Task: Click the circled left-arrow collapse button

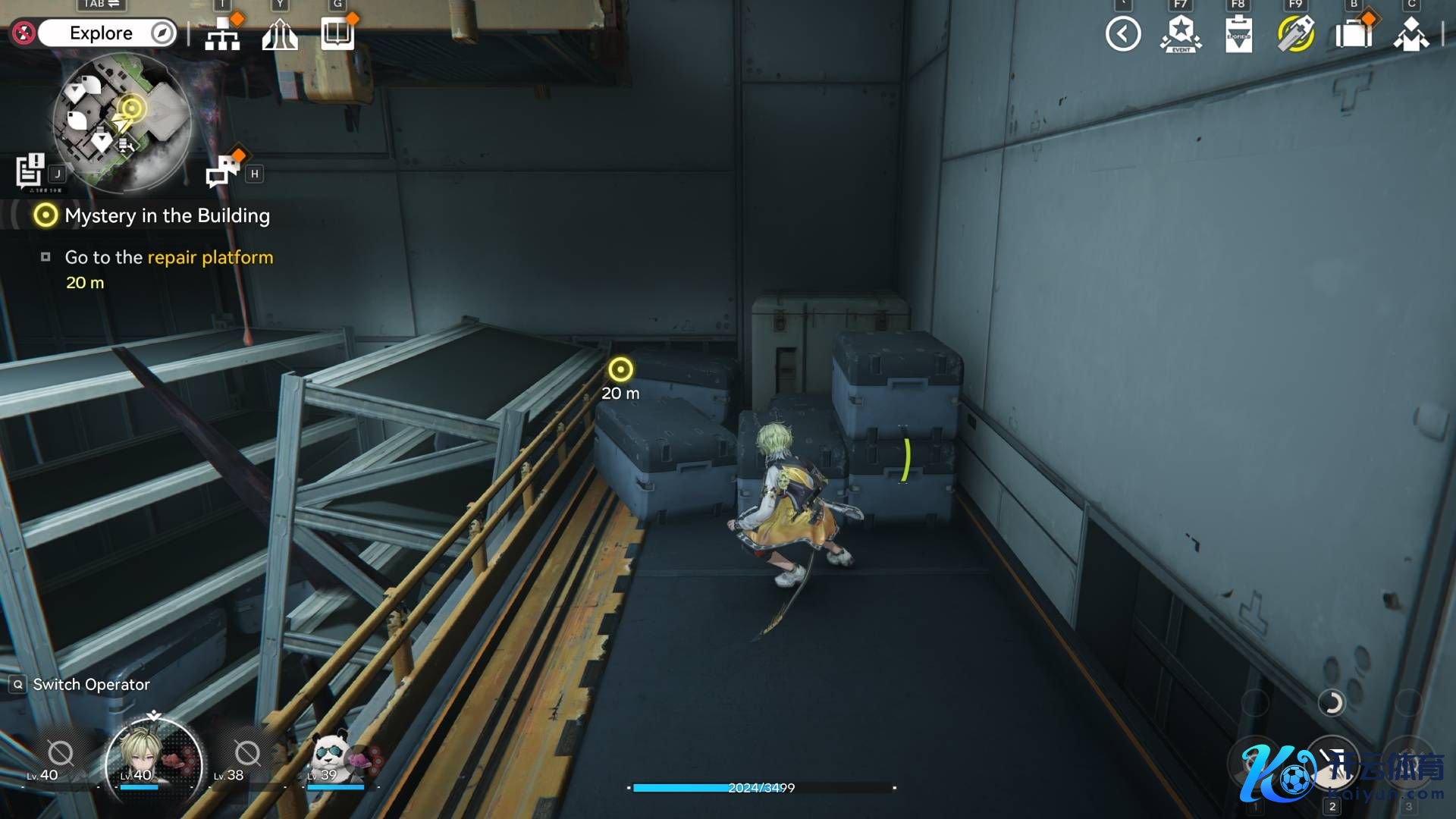Action: tap(1123, 34)
